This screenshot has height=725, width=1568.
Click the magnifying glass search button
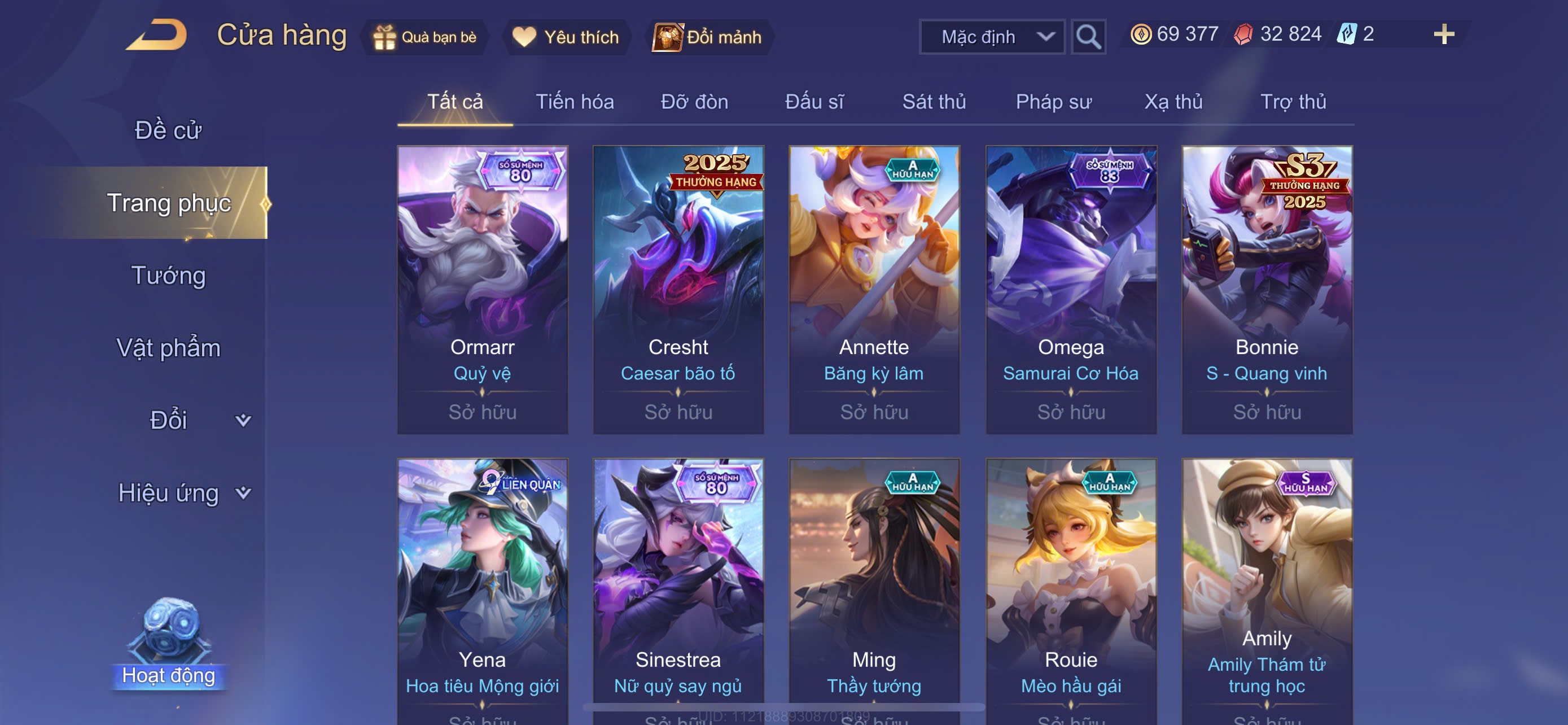coord(1088,37)
